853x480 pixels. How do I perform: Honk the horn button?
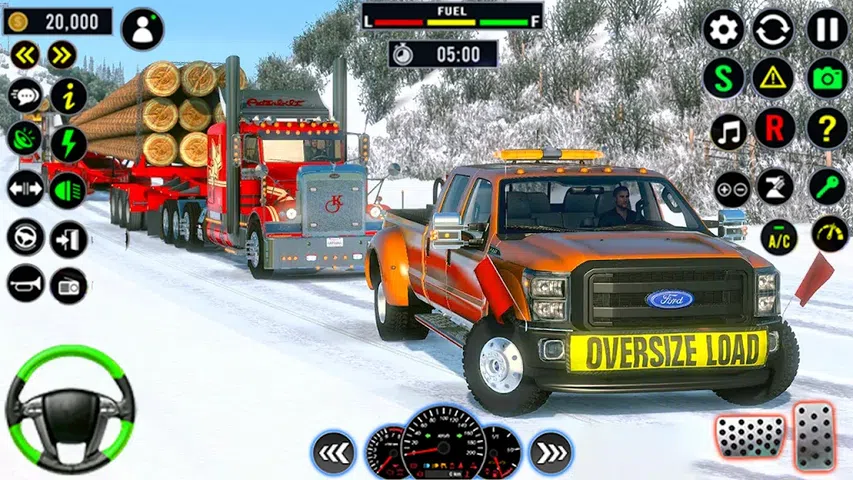(25, 285)
